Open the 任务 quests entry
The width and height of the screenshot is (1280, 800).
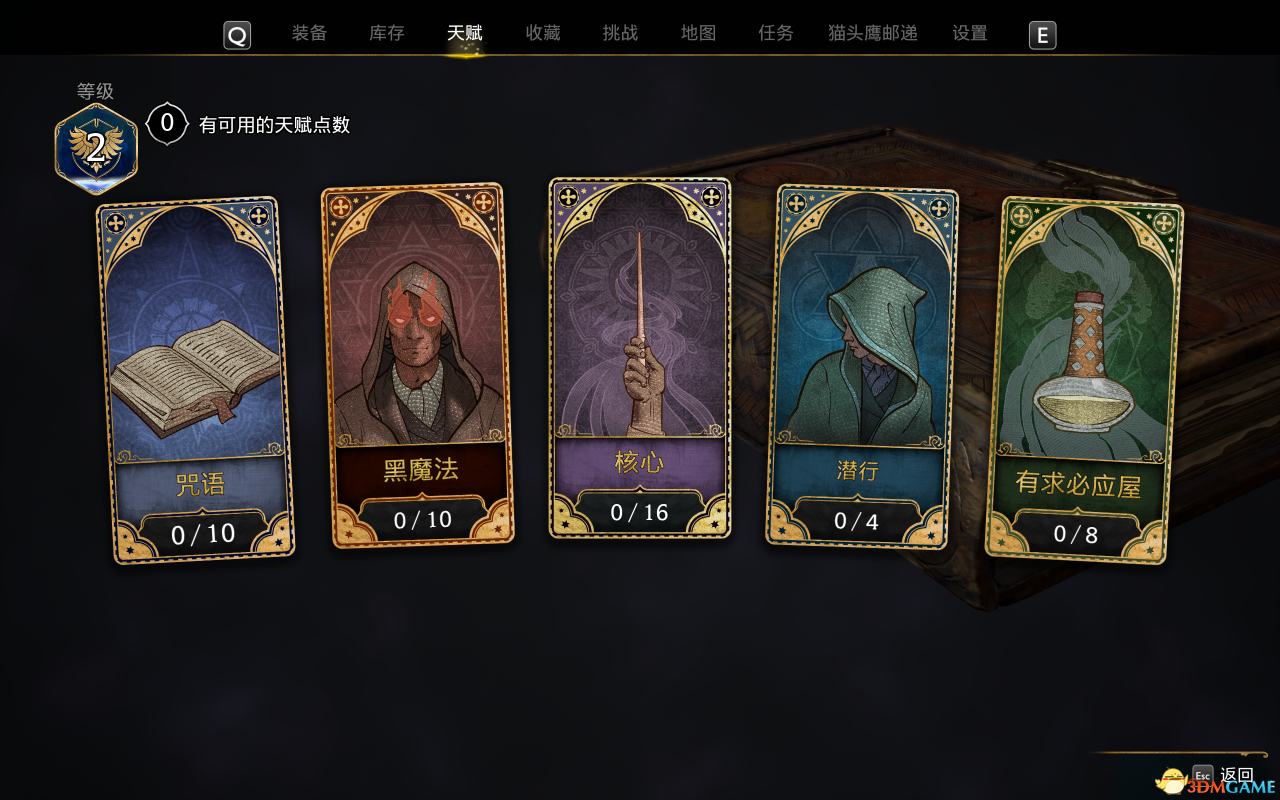[x=776, y=33]
